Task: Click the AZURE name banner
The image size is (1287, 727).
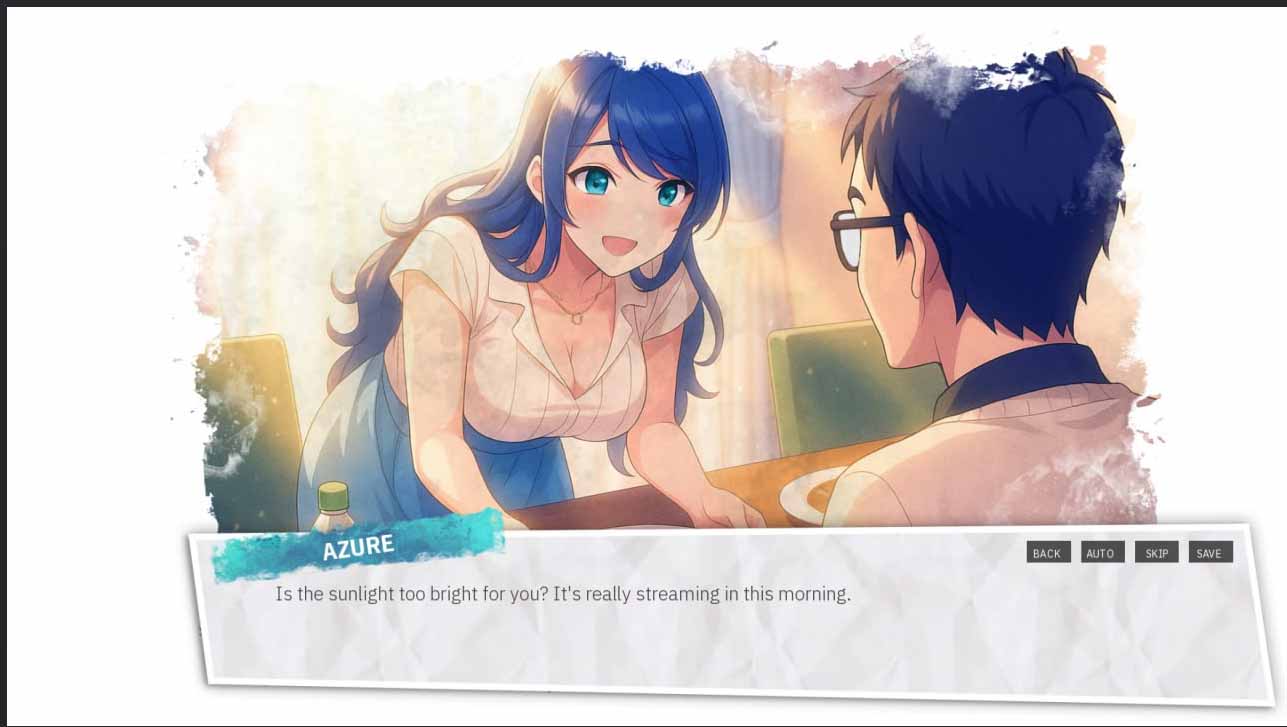Action: click(x=358, y=545)
